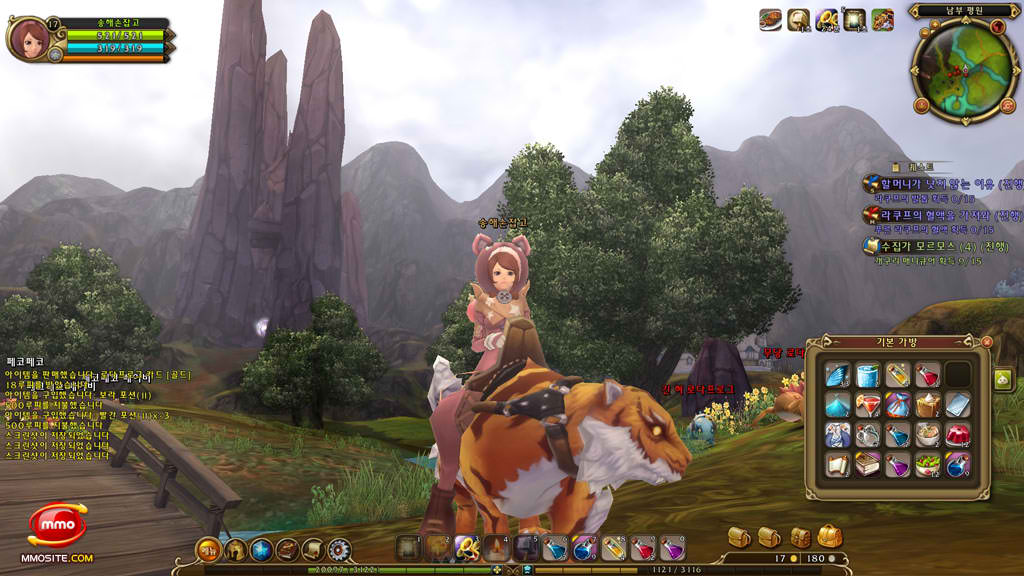Image resolution: width=1024 pixels, height=576 pixels.
Task: Open the player character portrait
Action: point(30,38)
